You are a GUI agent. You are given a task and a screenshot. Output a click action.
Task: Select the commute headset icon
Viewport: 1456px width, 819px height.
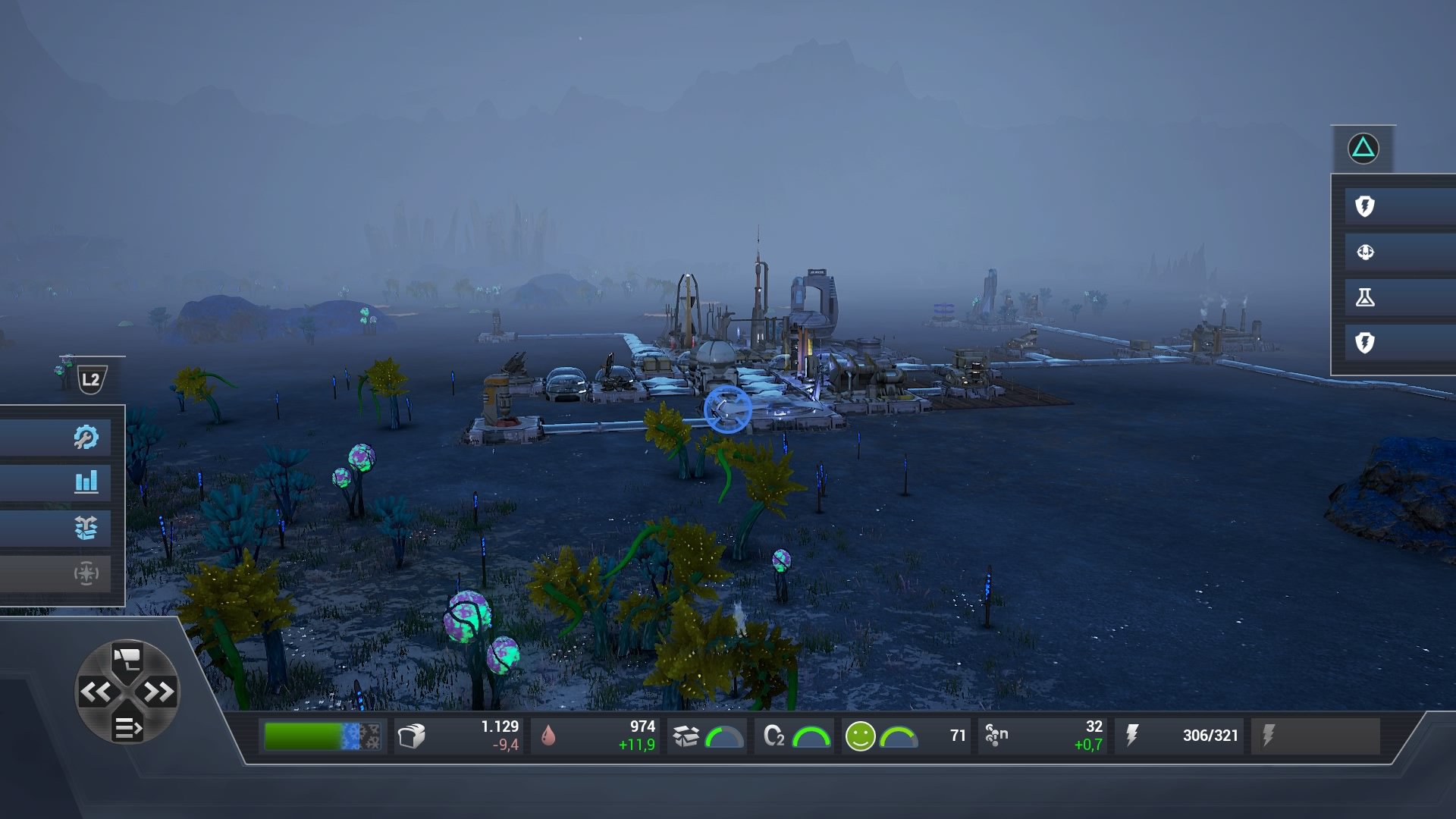tap(1365, 253)
